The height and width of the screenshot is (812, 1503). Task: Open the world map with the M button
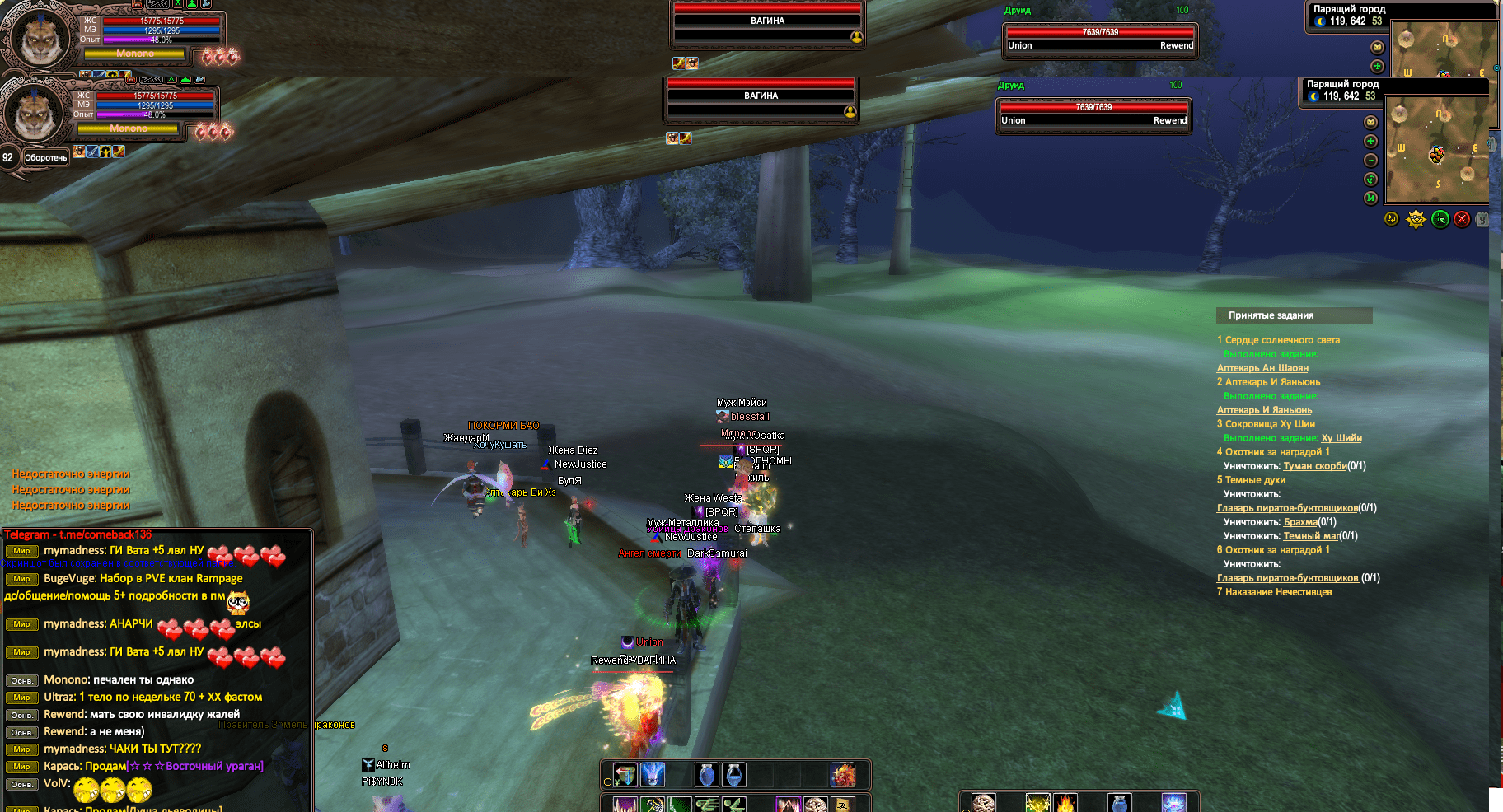[x=1370, y=198]
